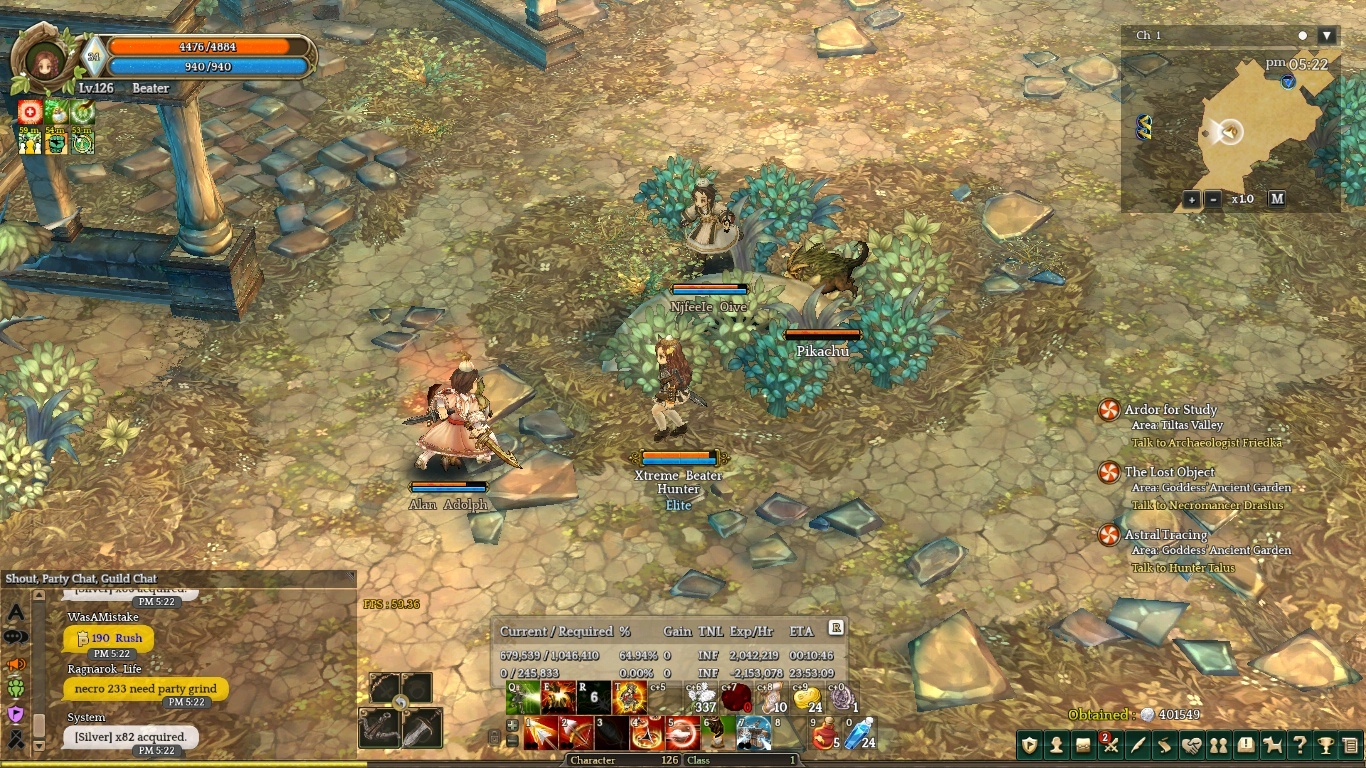
Task: Expand the channel dropdown arrow above minimap
Action: pos(1327,36)
